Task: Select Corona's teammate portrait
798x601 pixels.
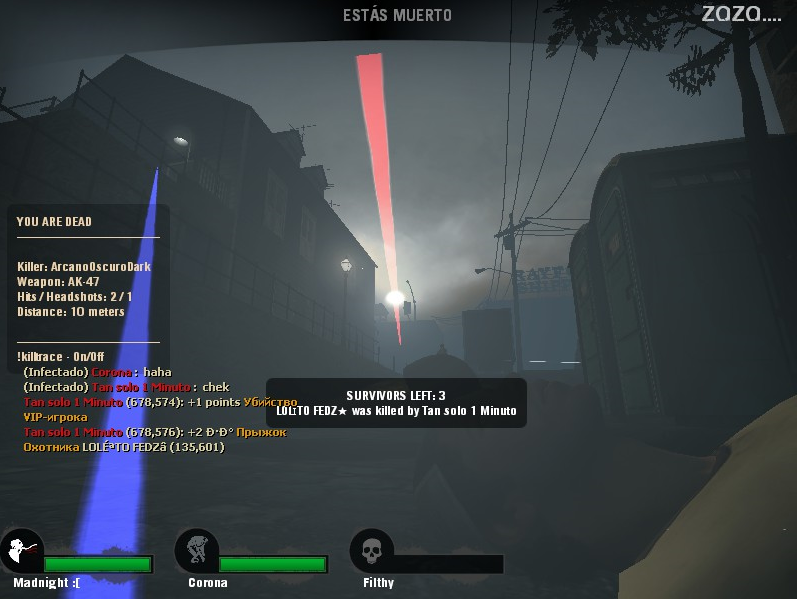Action: (196, 551)
